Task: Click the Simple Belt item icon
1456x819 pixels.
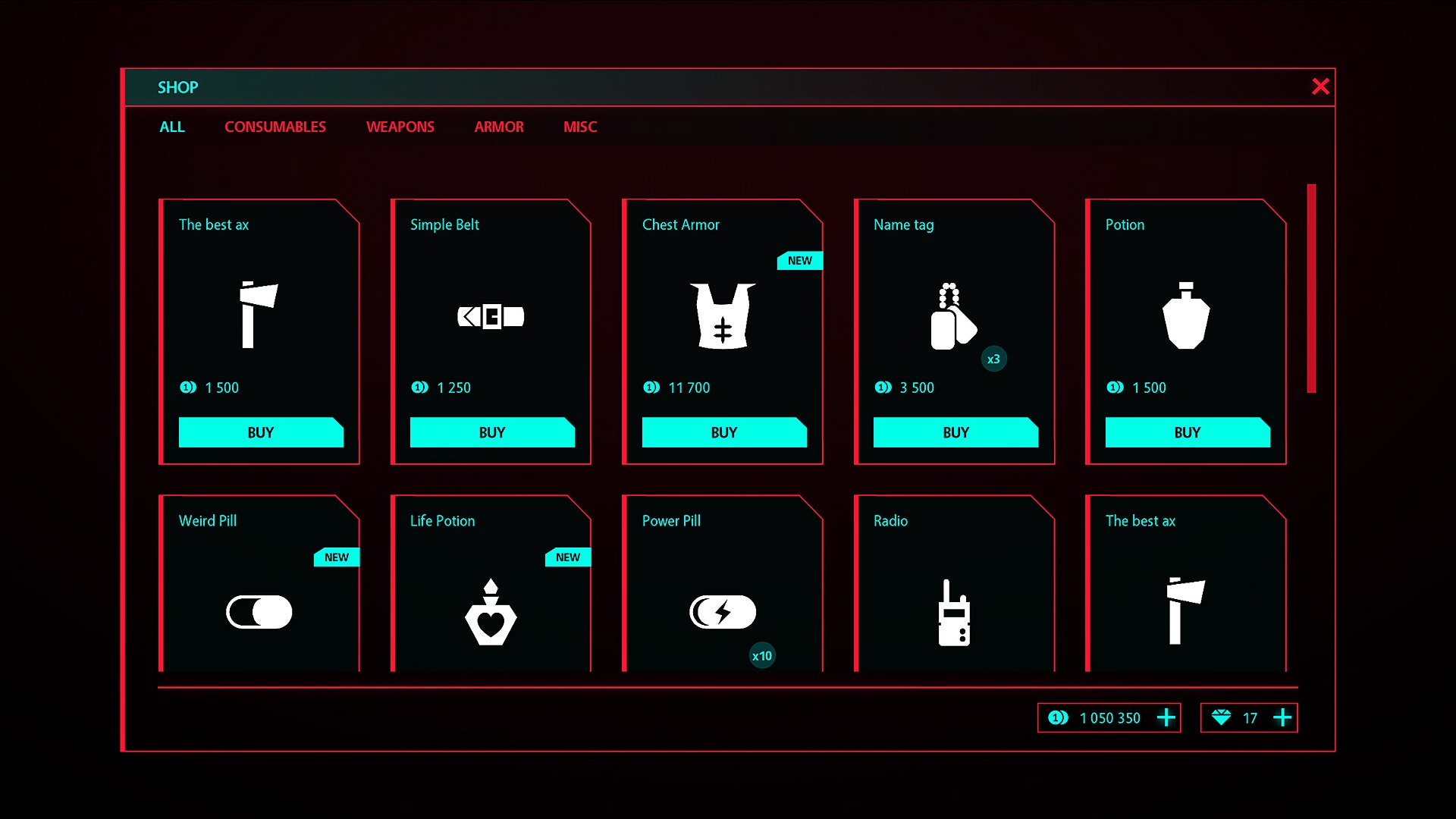Action: click(491, 316)
